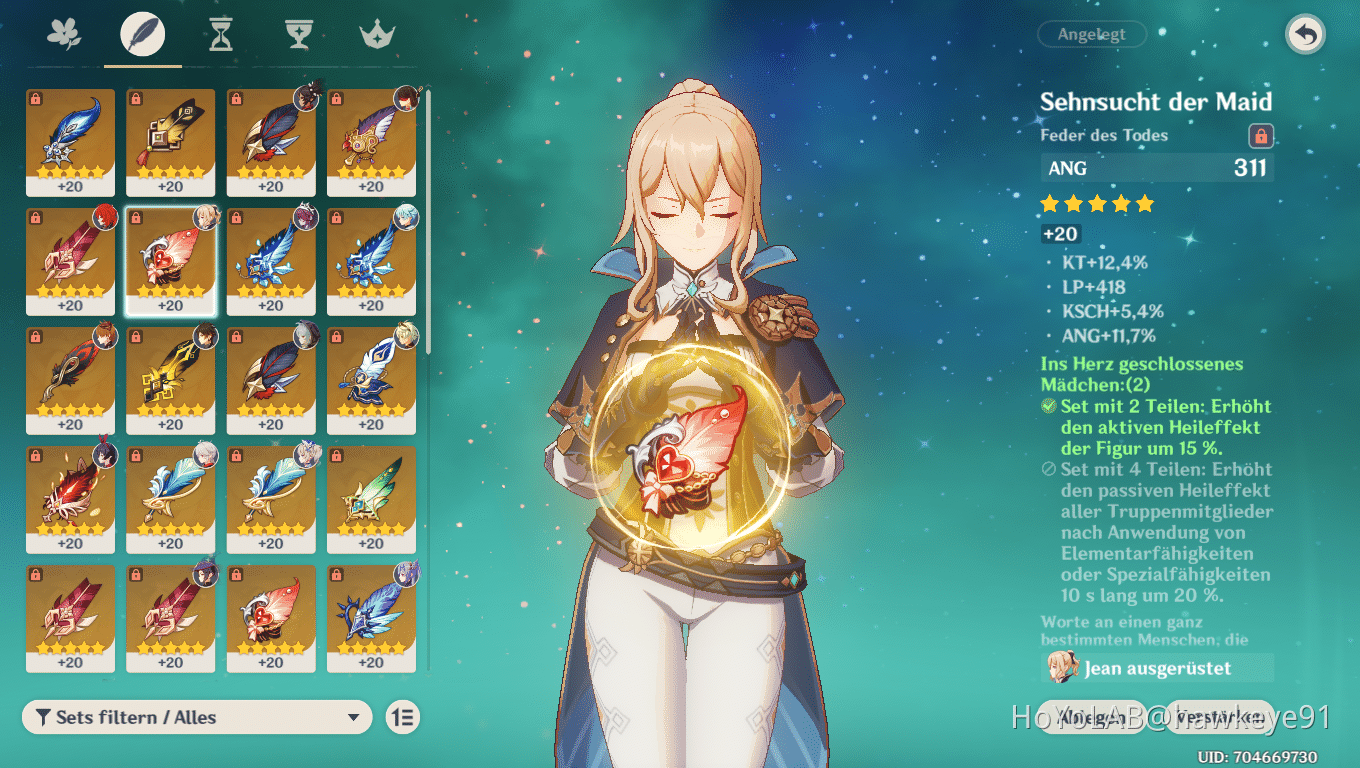Select the unequipped blue feather with silver snowflake
1360x768 pixels.
click(70, 141)
